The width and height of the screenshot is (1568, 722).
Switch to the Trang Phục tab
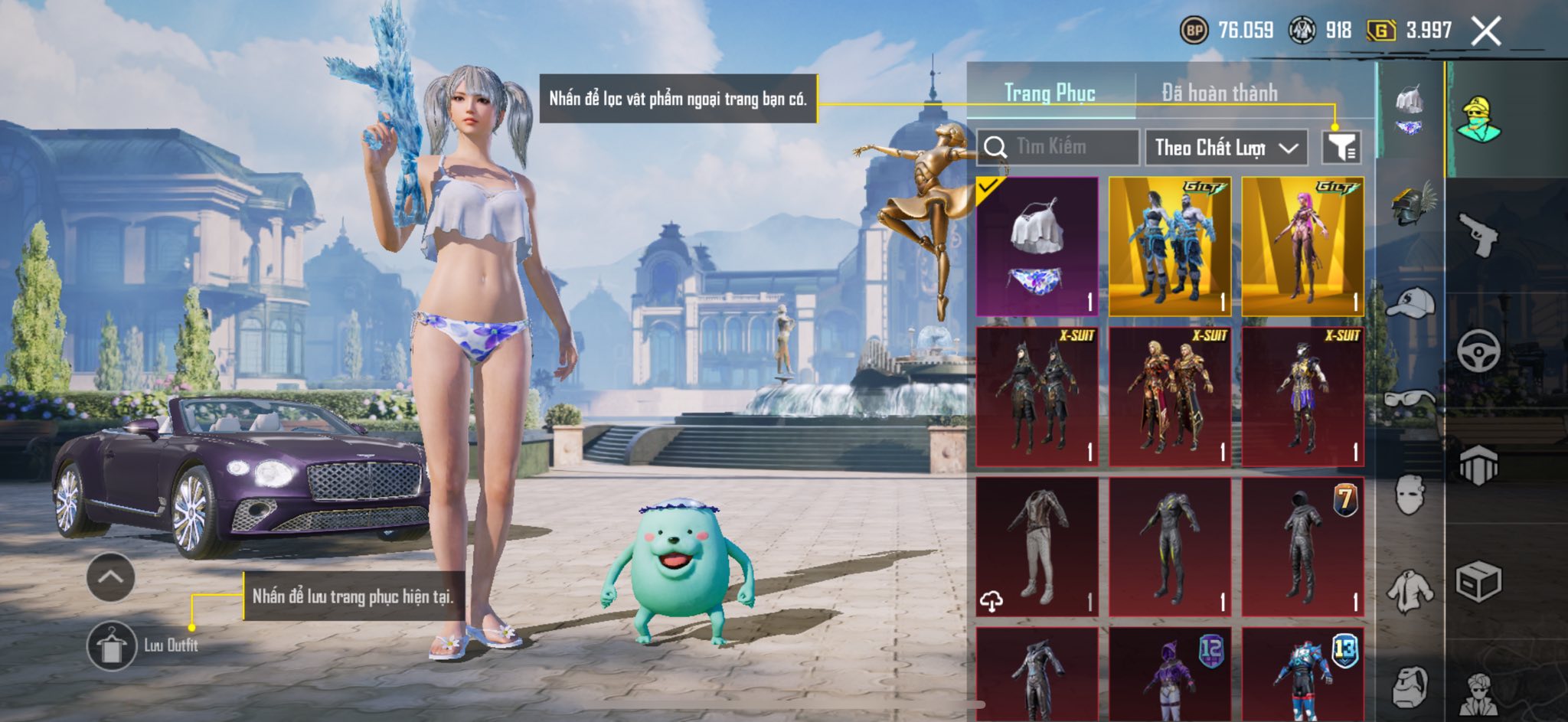pos(1050,93)
